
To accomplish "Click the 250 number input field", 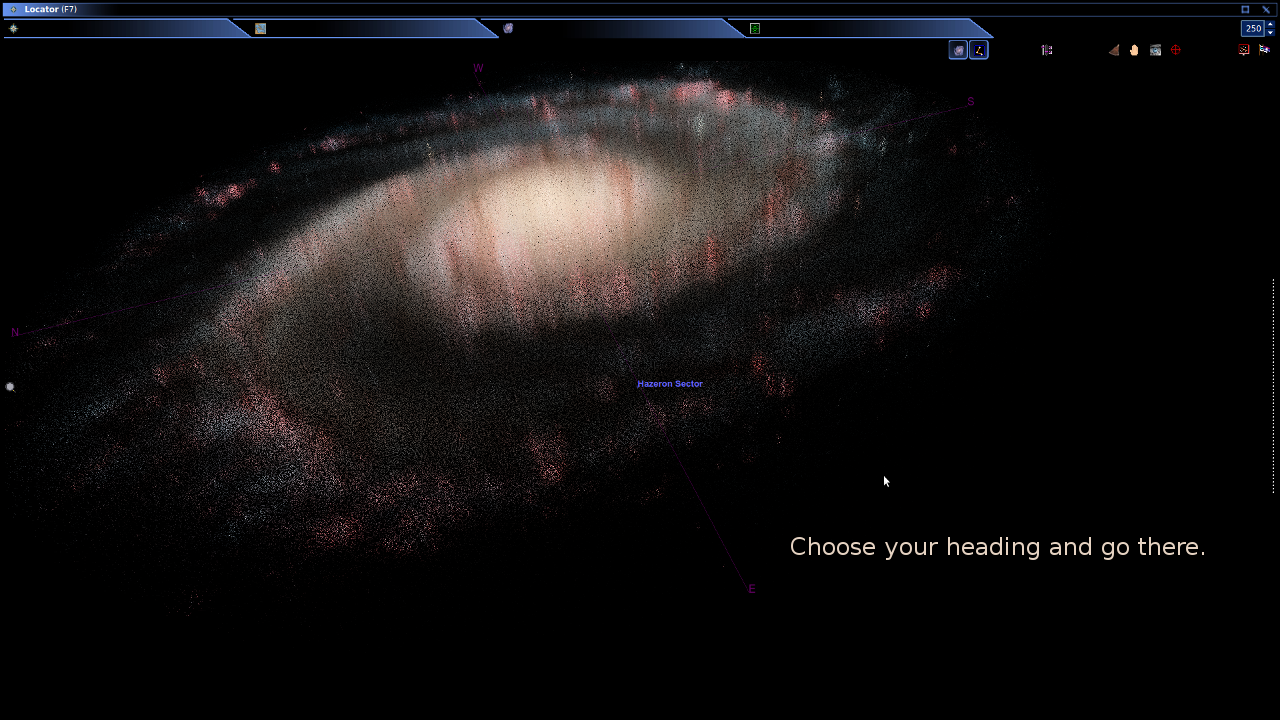I will tap(1252, 29).
